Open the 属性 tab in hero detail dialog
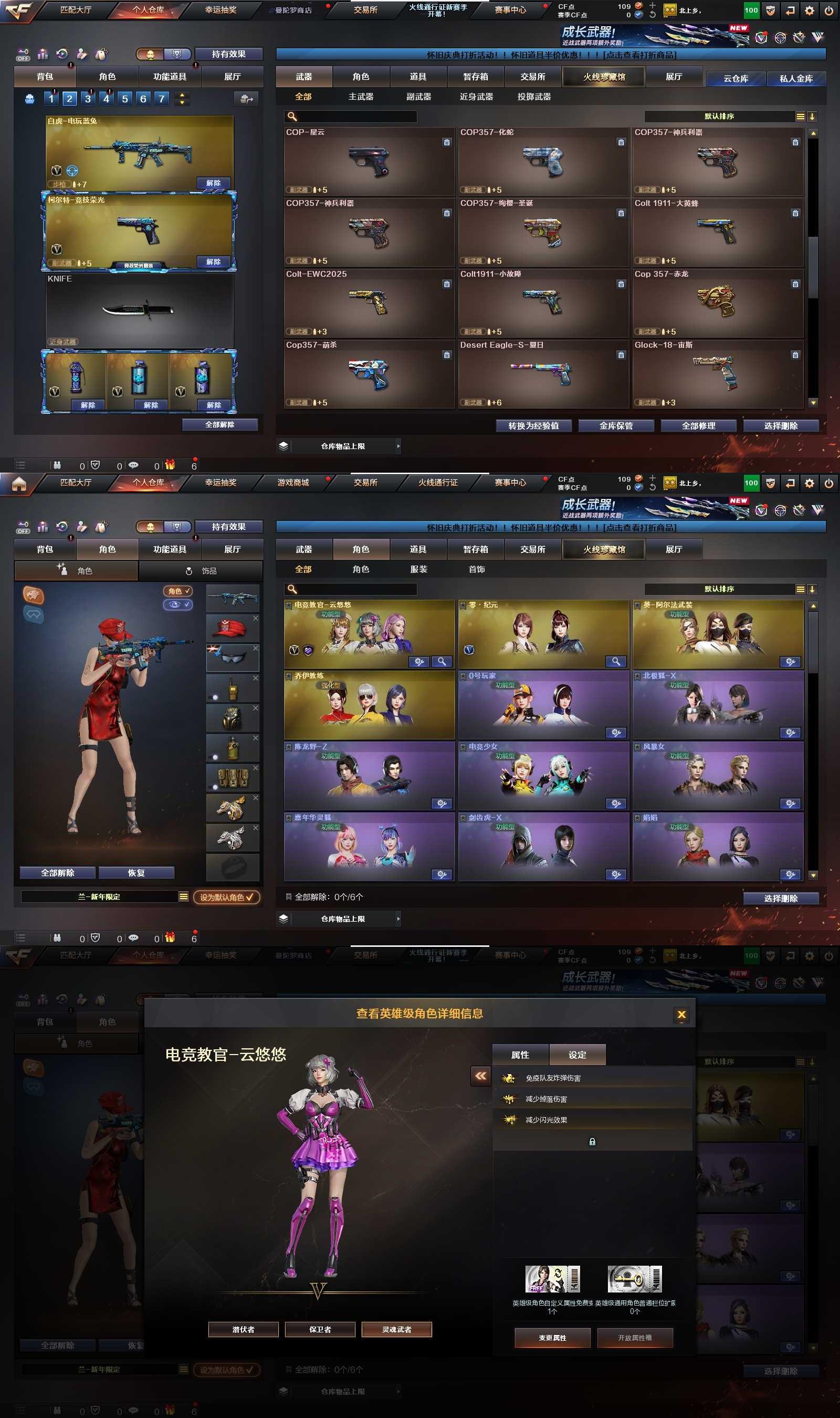The height and width of the screenshot is (1418, 840). click(x=521, y=1054)
